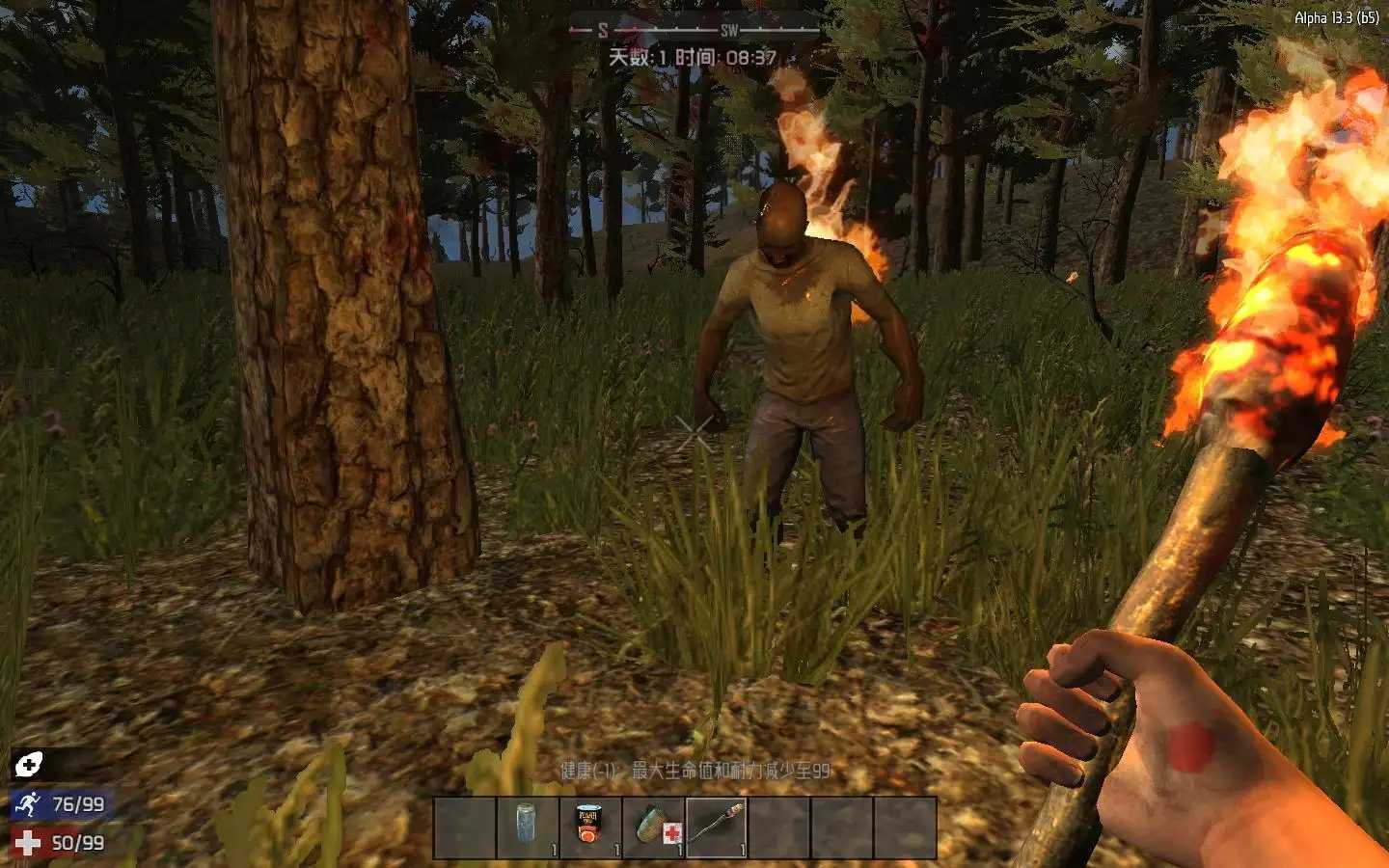Screen dimensions: 1389x868
Task: Click the wellness status effect icon
Action: pos(28,766)
